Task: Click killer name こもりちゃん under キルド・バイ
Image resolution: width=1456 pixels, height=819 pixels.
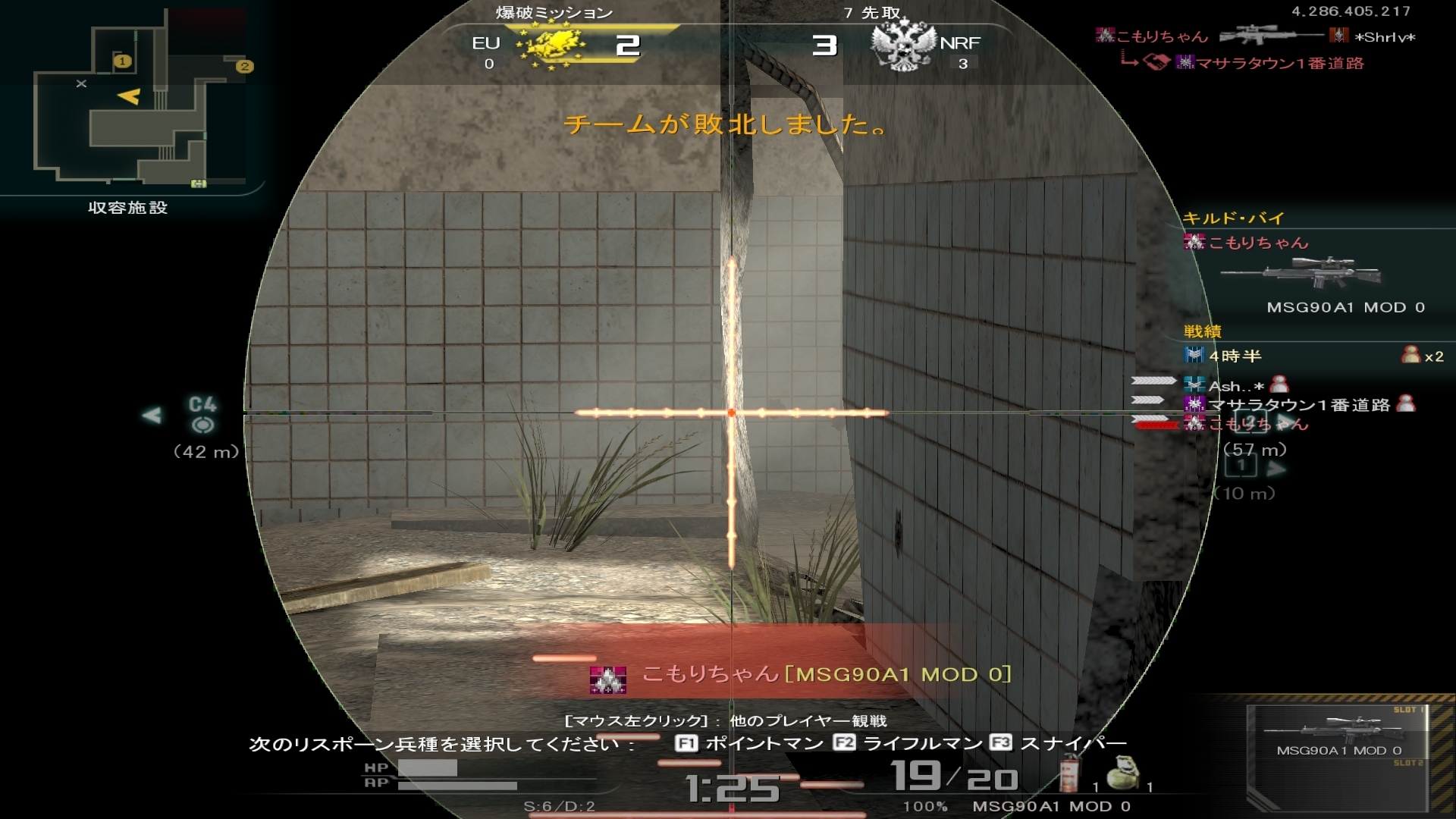Action: (x=1257, y=243)
